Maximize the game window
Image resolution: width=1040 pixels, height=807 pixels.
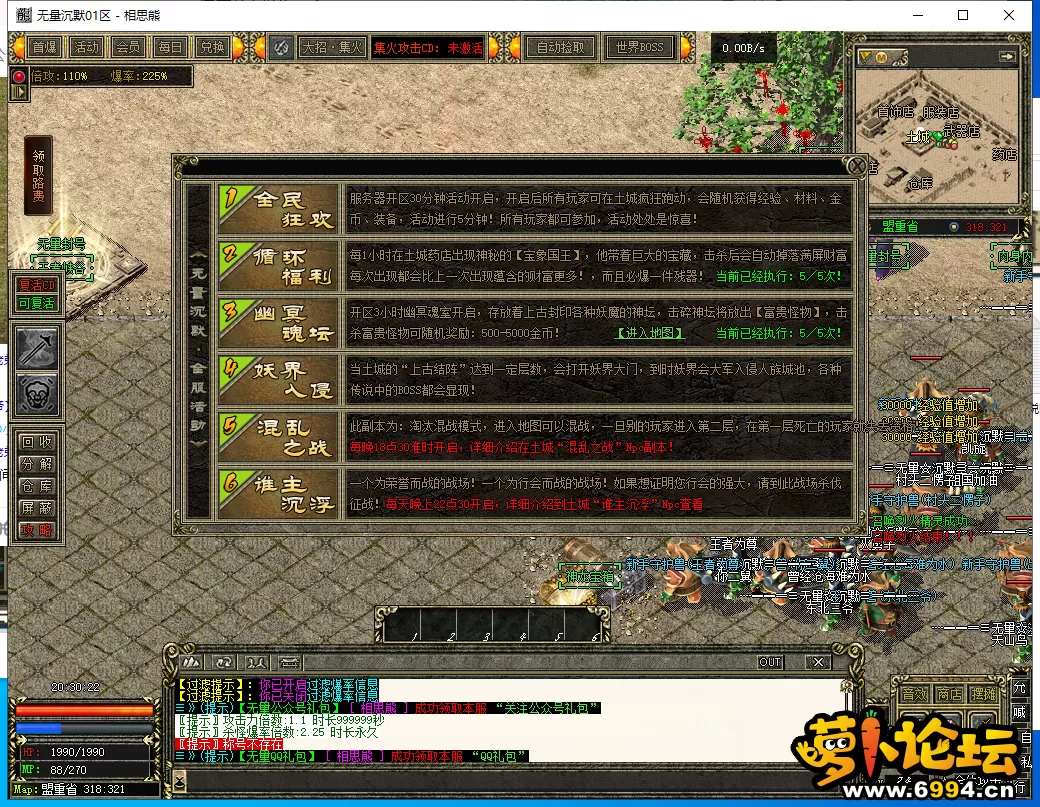tap(963, 15)
